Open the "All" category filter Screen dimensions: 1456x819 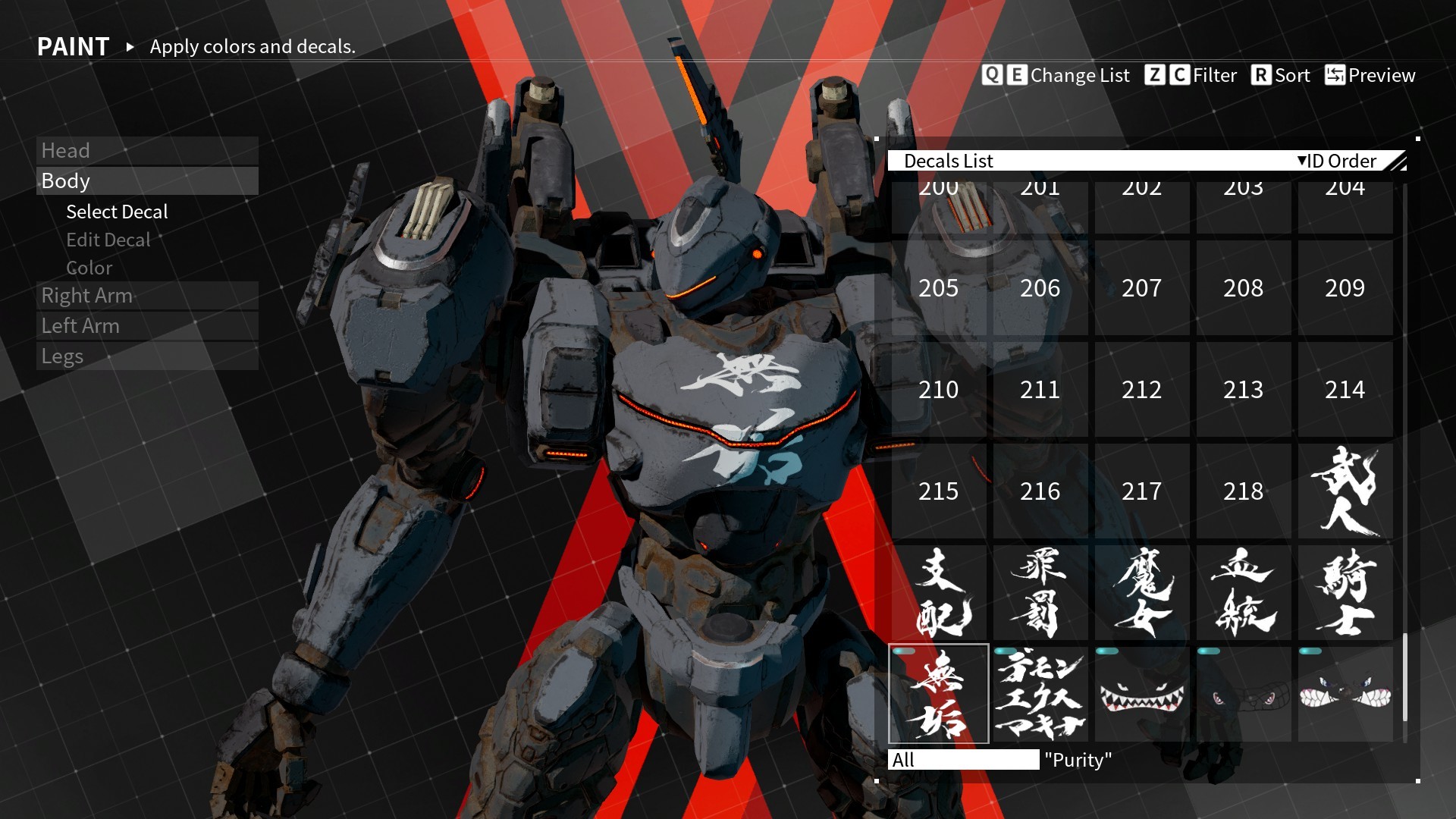(x=963, y=760)
